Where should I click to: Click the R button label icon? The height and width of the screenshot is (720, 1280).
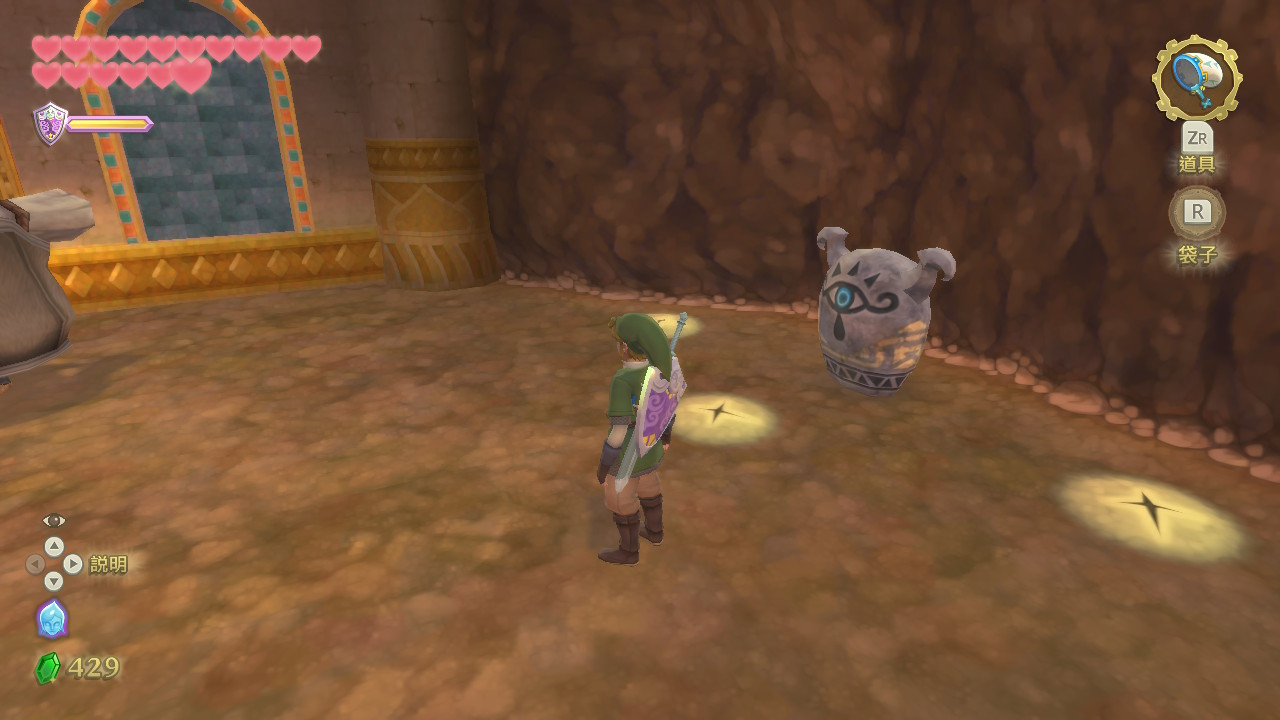click(1196, 212)
